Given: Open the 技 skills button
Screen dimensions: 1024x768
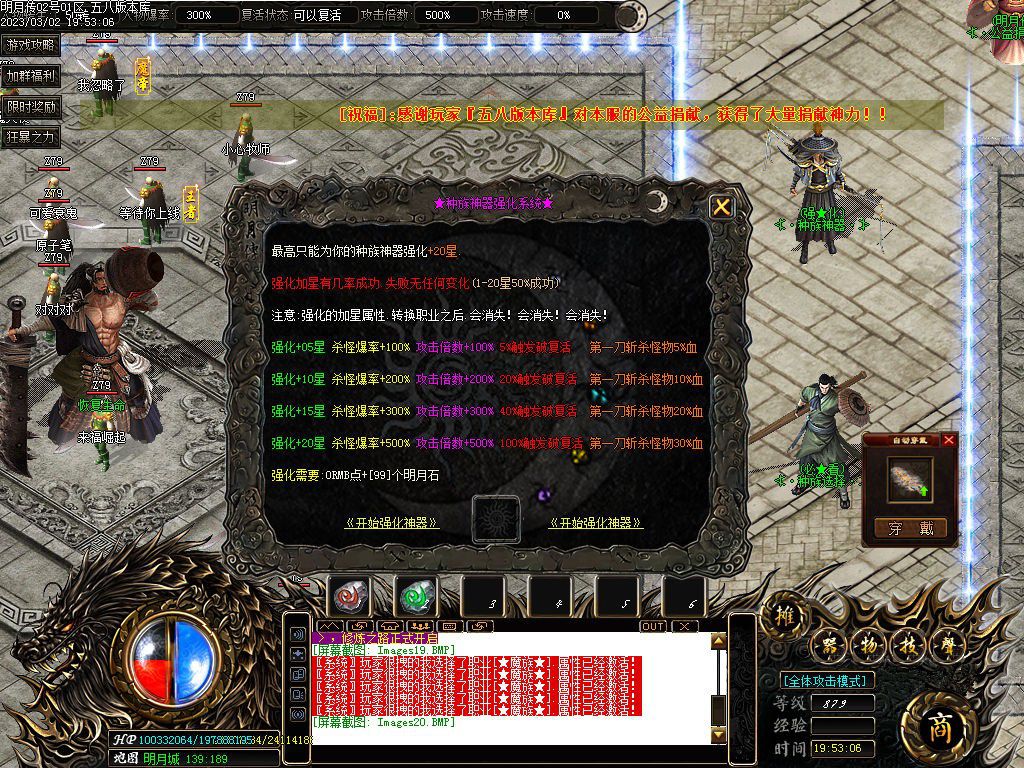Looking at the screenshot, I should tap(908, 646).
